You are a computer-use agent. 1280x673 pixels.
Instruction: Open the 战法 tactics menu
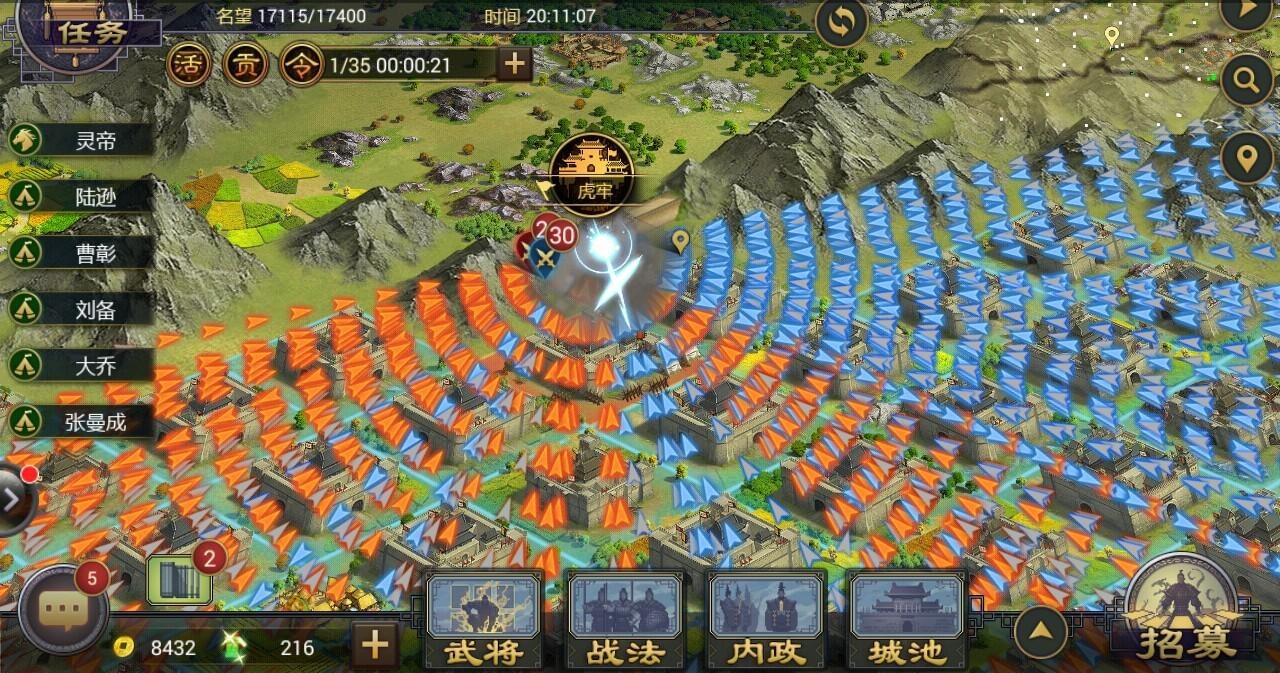626,620
